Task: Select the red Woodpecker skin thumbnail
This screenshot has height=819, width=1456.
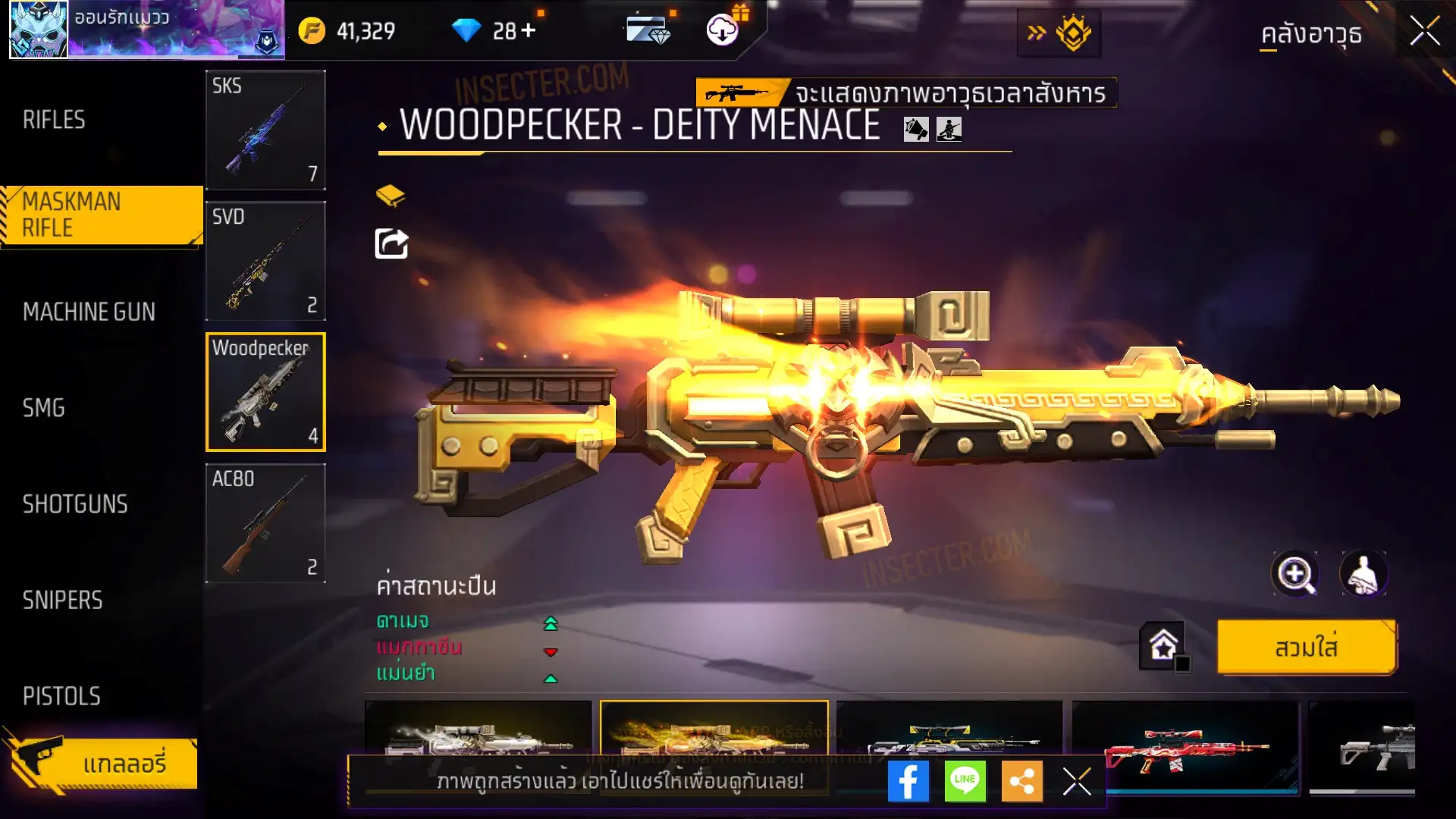Action: tap(1185, 747)
